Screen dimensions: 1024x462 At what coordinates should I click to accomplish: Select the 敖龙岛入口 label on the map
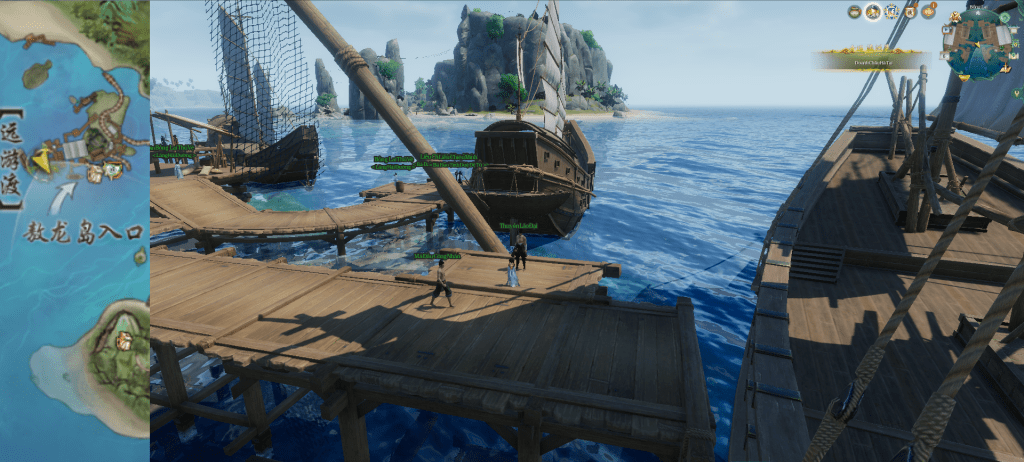click(x=84, y=232)
